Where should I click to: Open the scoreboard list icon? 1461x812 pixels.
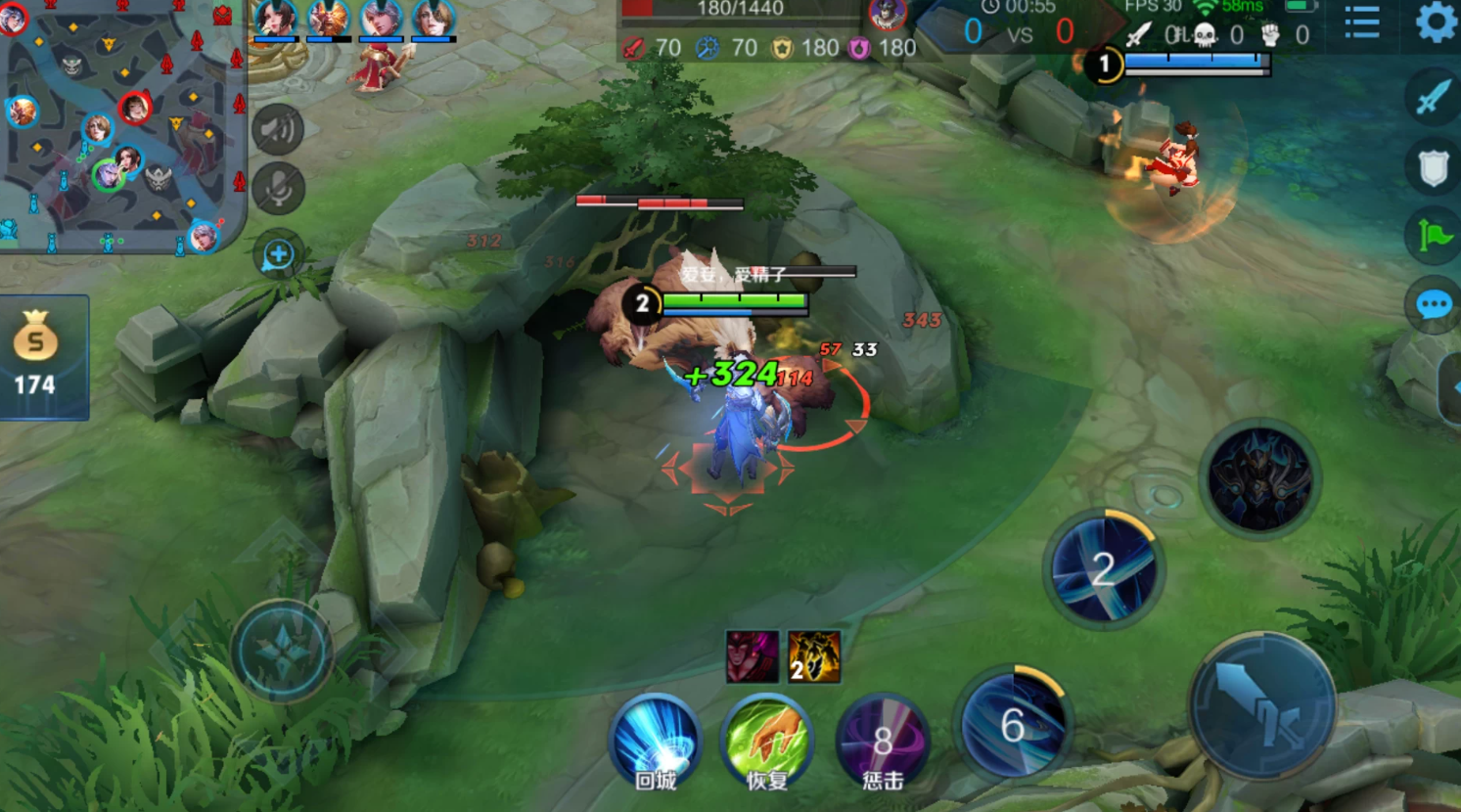(1362, 22)
